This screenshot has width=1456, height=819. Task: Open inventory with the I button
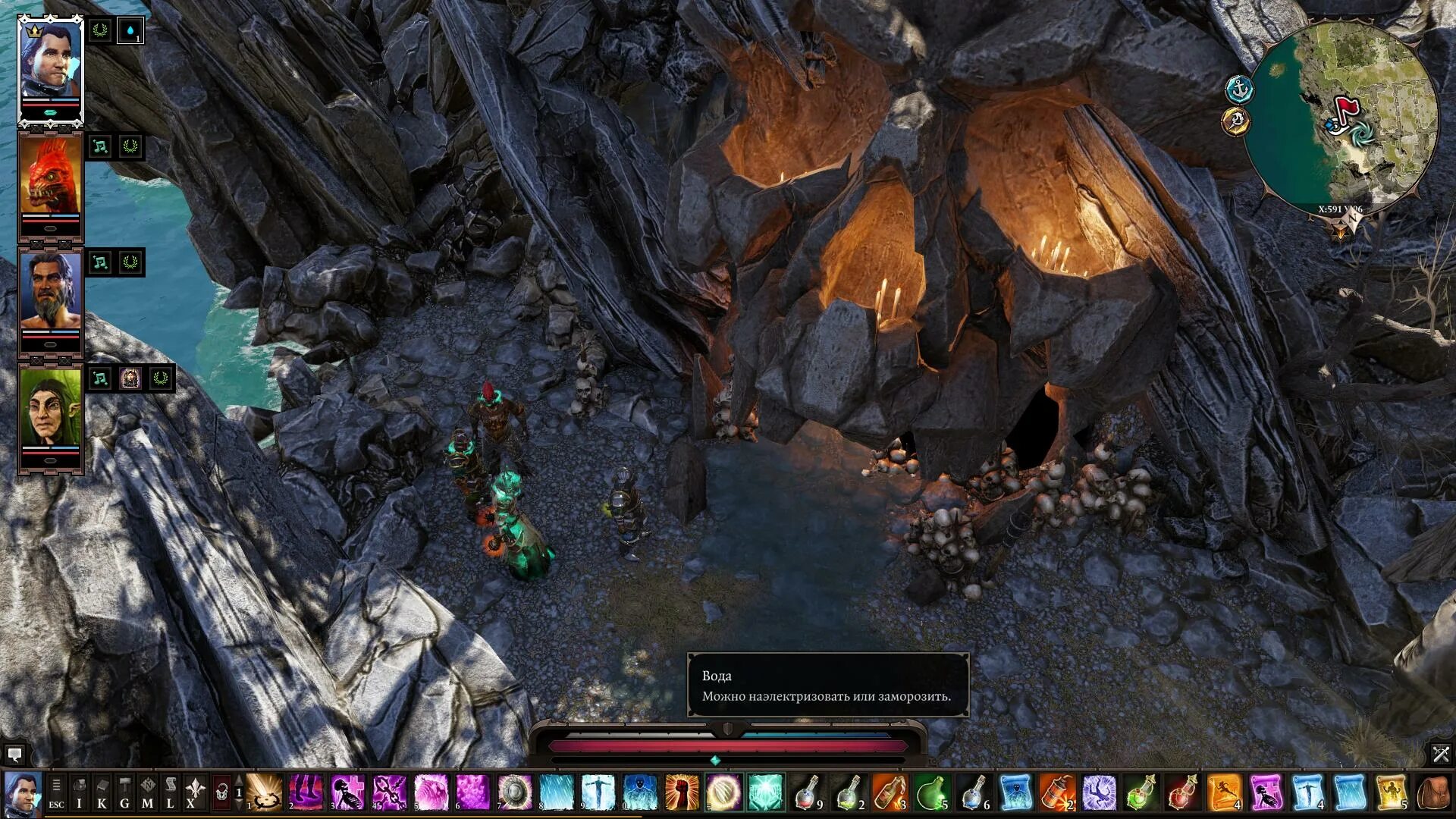coord(79,792)
